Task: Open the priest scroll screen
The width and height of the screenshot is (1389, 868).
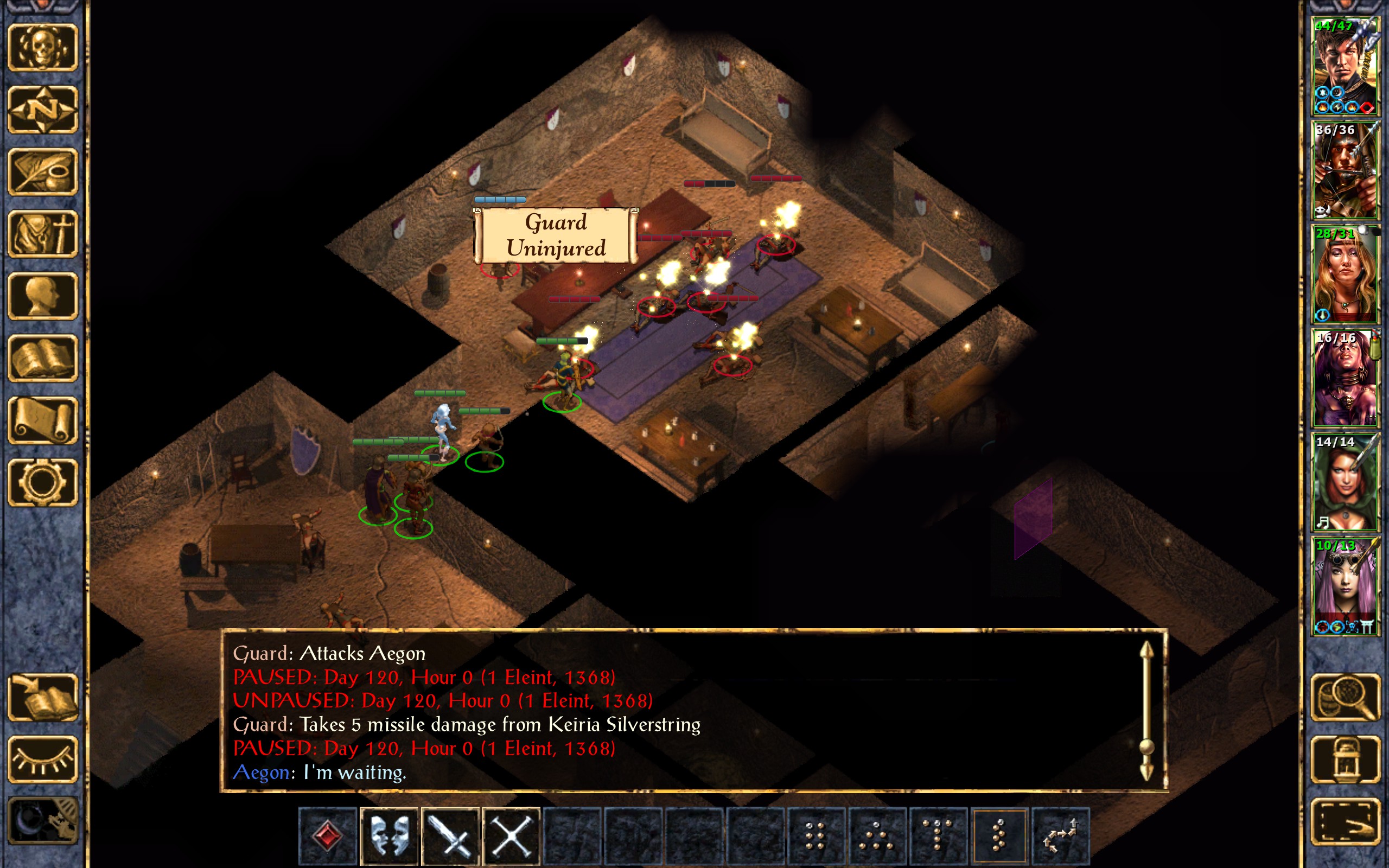Action: coord(43,420)
